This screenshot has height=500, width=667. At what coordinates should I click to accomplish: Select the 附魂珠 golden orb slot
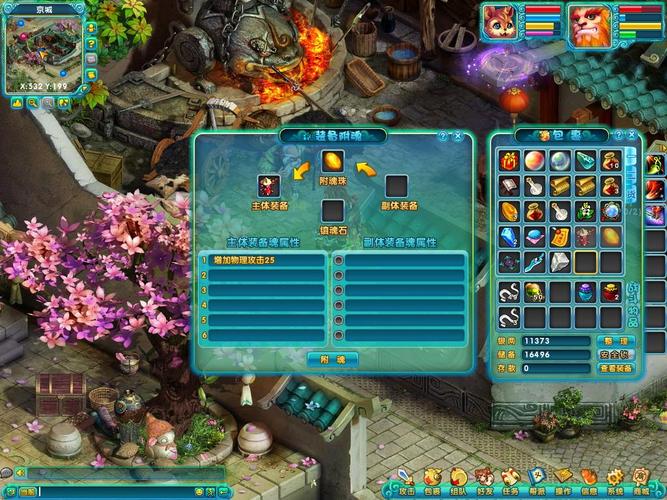[x=333, y=160]
